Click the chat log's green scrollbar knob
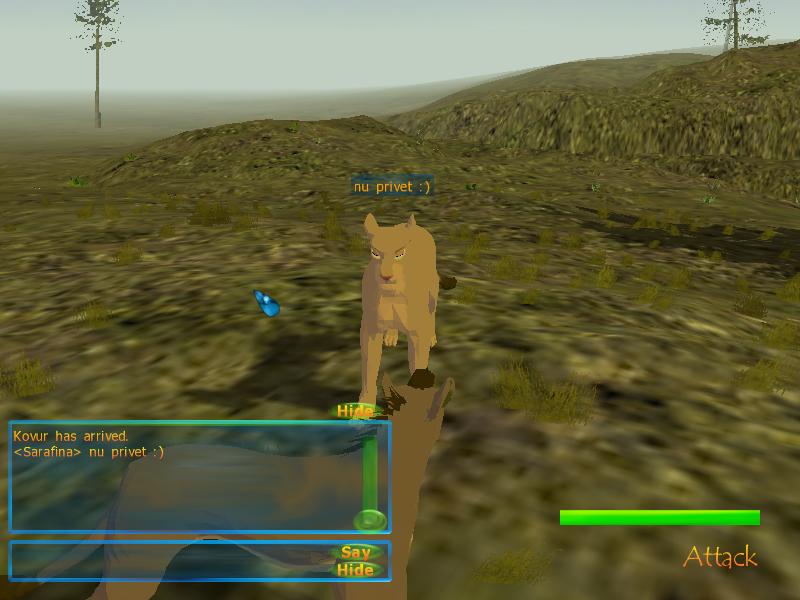This screenshot has width=800, height=600. tap(370, 520)
